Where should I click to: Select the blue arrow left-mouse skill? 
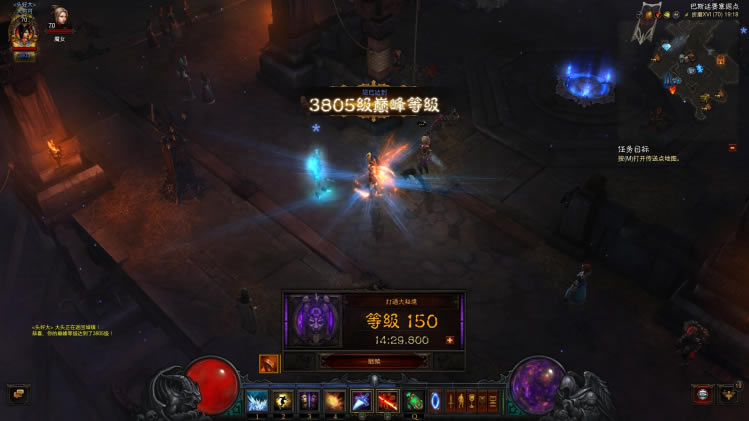361,401
